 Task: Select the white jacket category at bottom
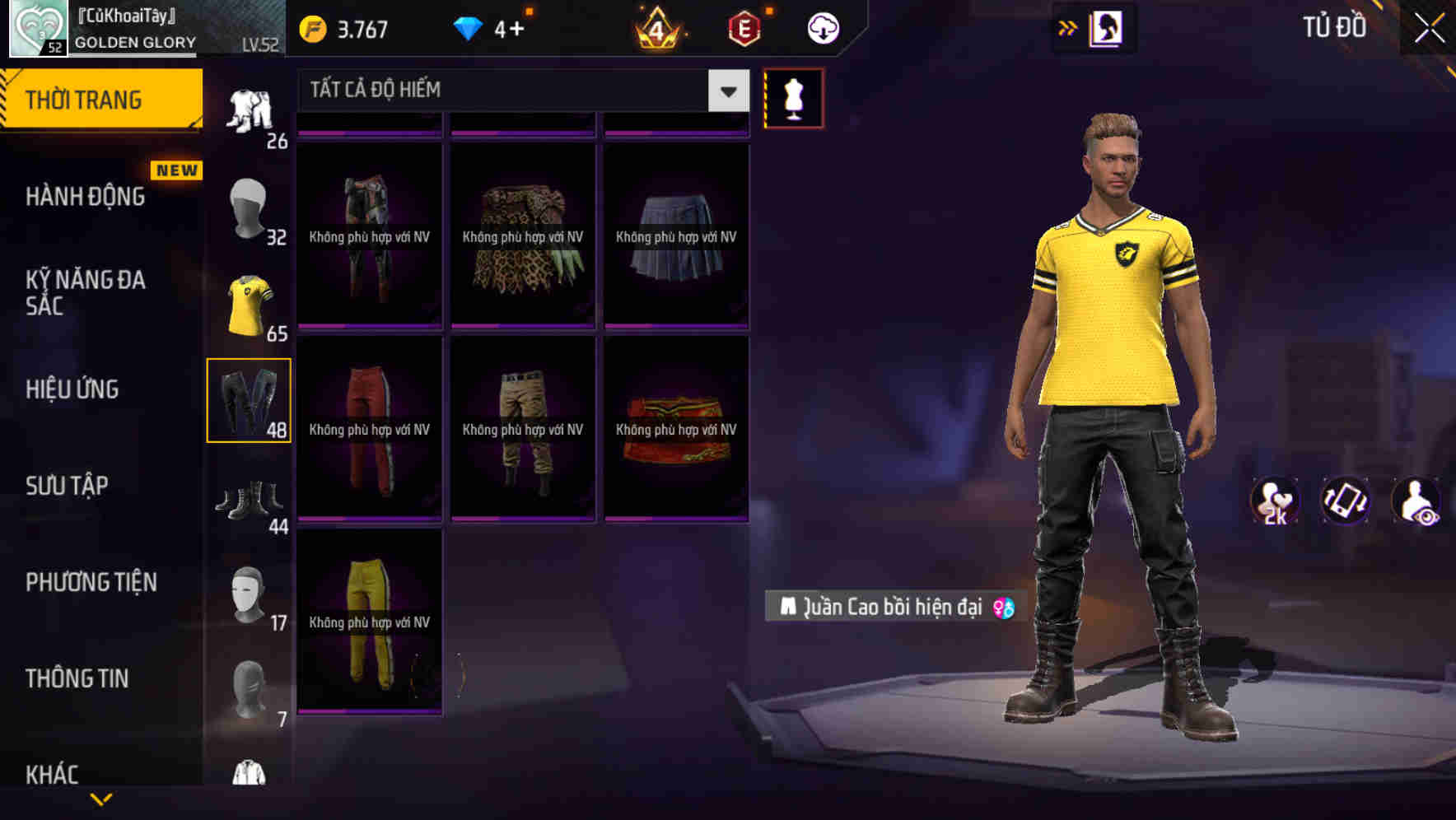247,774
